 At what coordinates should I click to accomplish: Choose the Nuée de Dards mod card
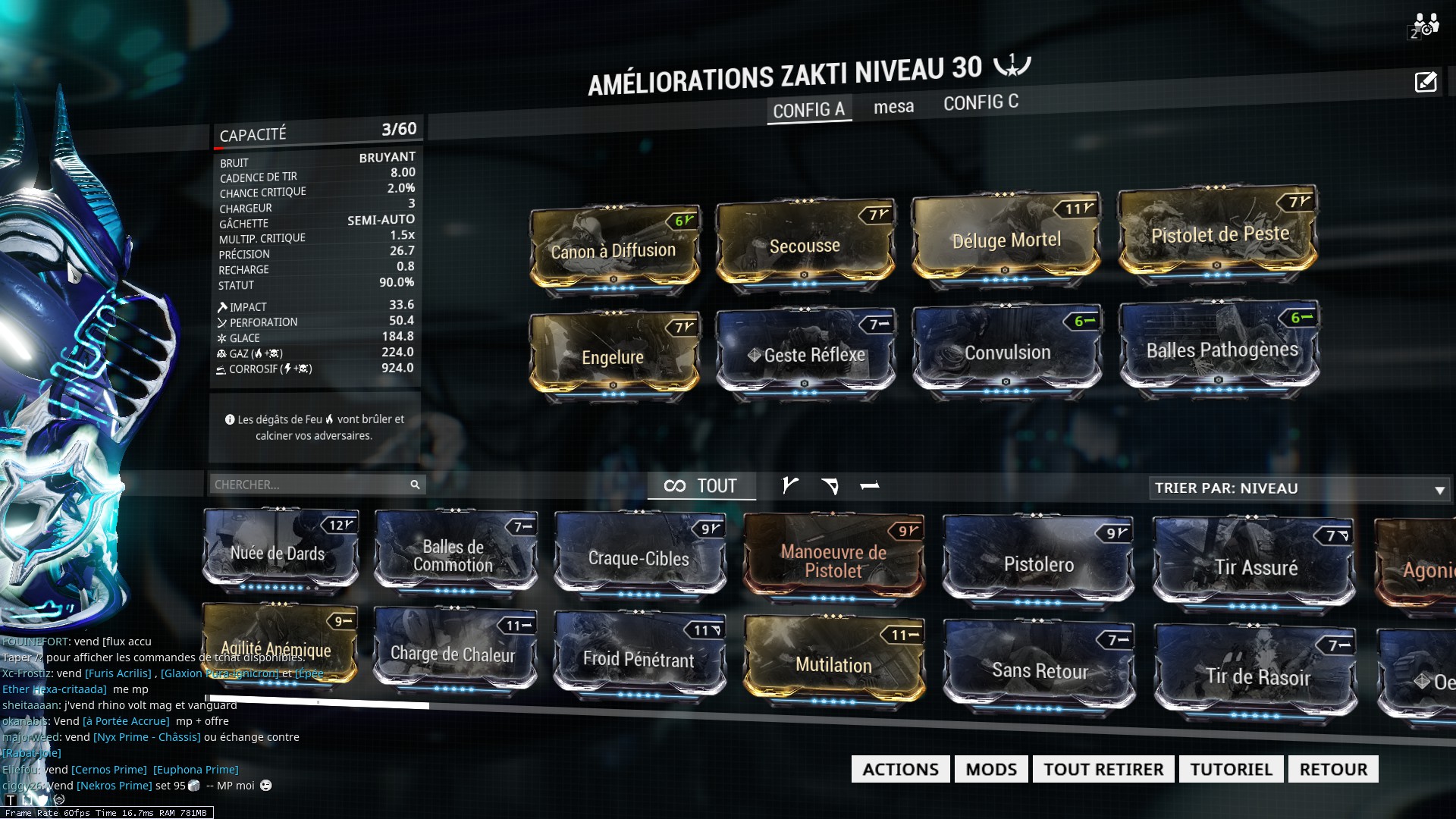(278, 553)
